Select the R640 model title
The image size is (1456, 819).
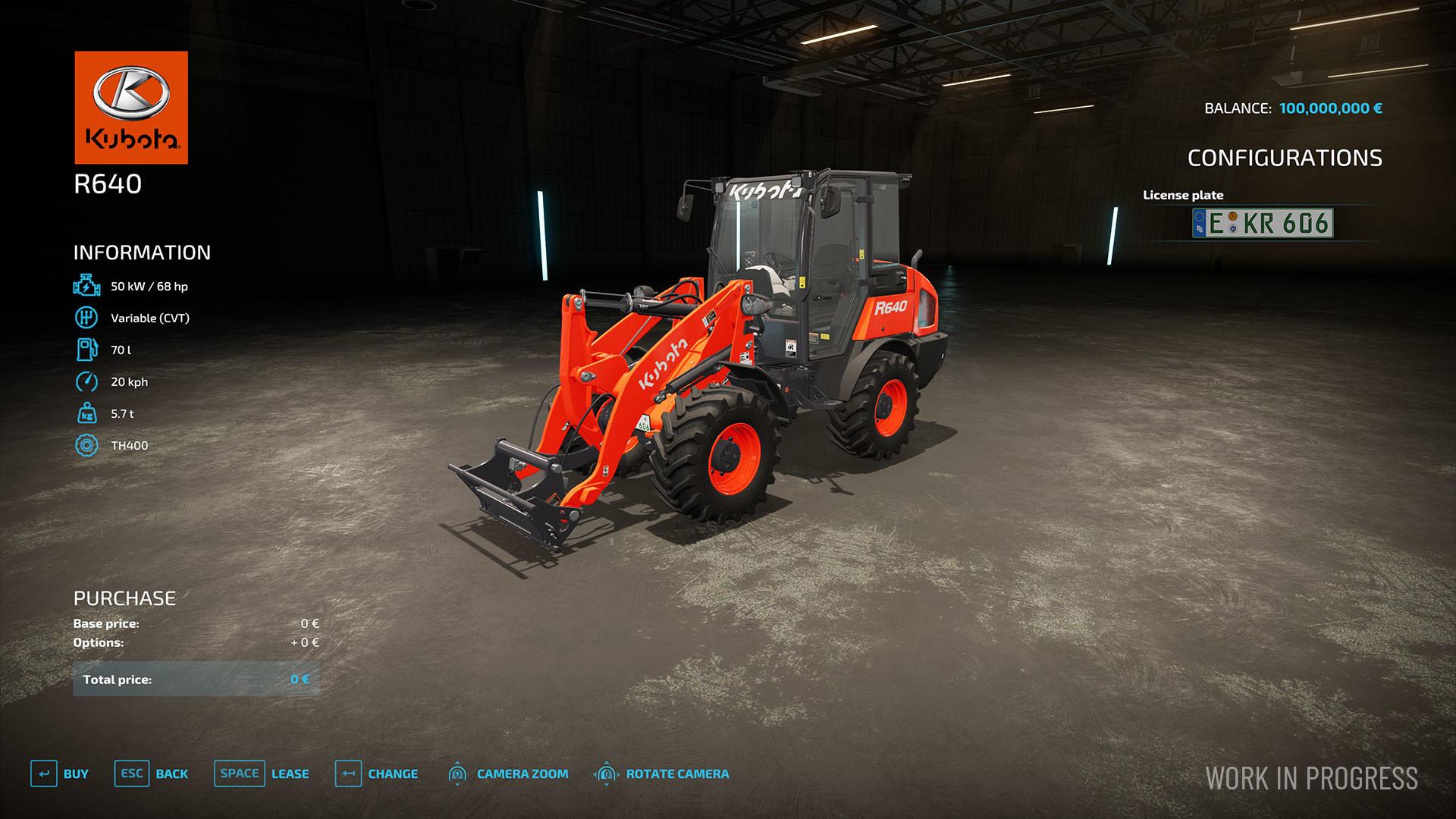(x=106, y=183)
